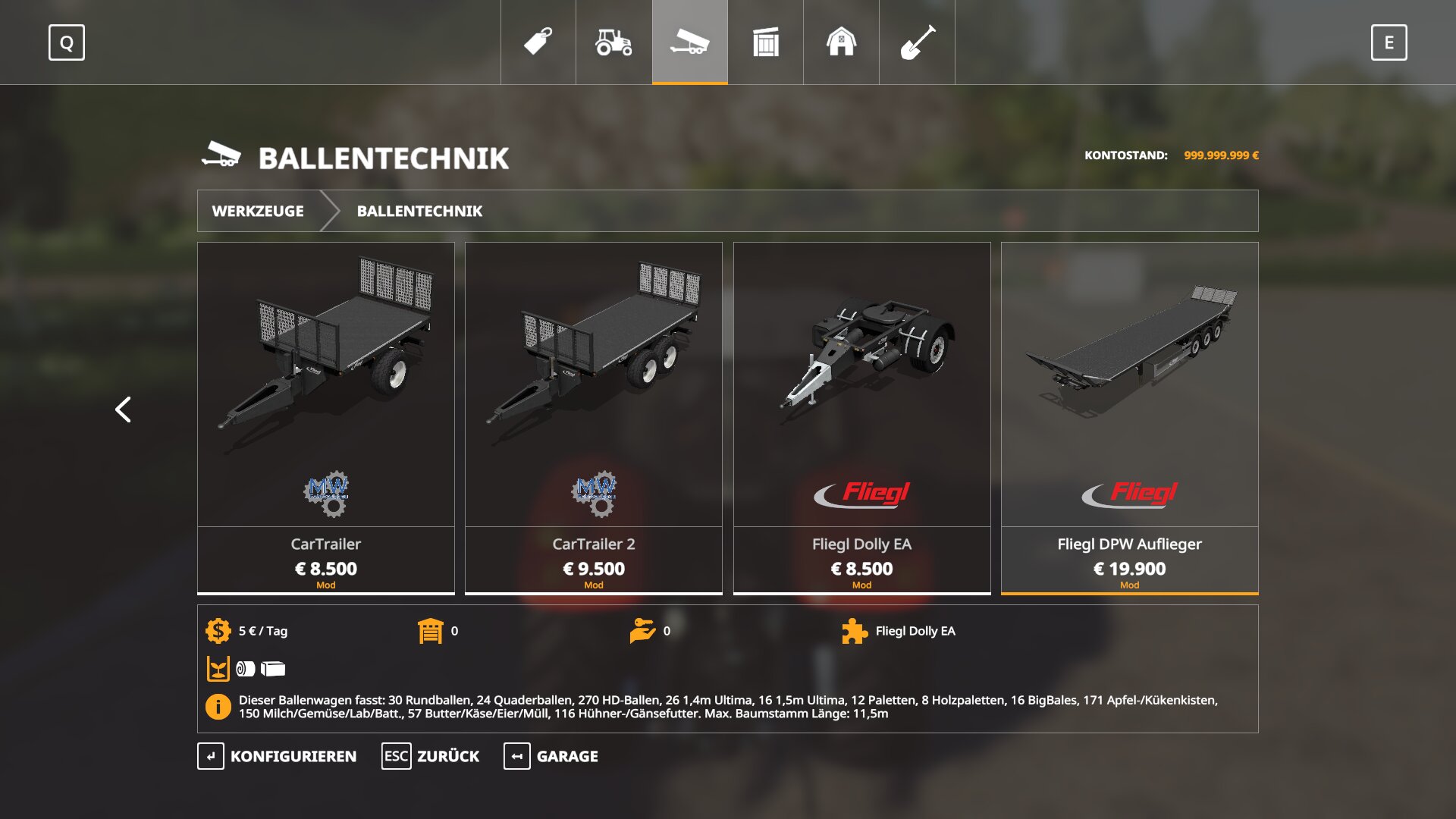Select the CarTrailer for € 8.500
Screen dimensions: 1456x819
pos(326,417)
